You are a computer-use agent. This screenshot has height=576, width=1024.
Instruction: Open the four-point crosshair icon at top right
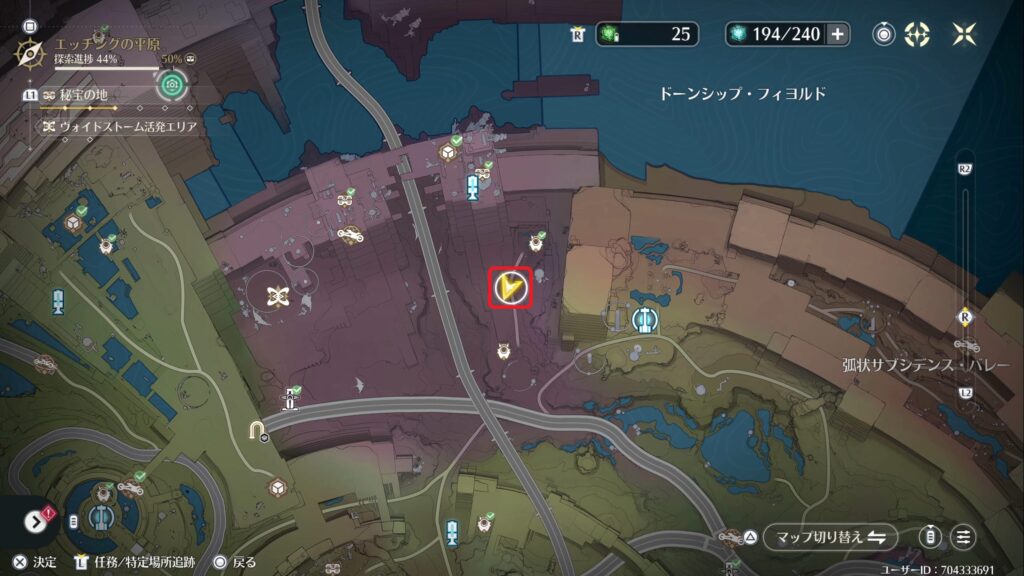click(916, 34)
